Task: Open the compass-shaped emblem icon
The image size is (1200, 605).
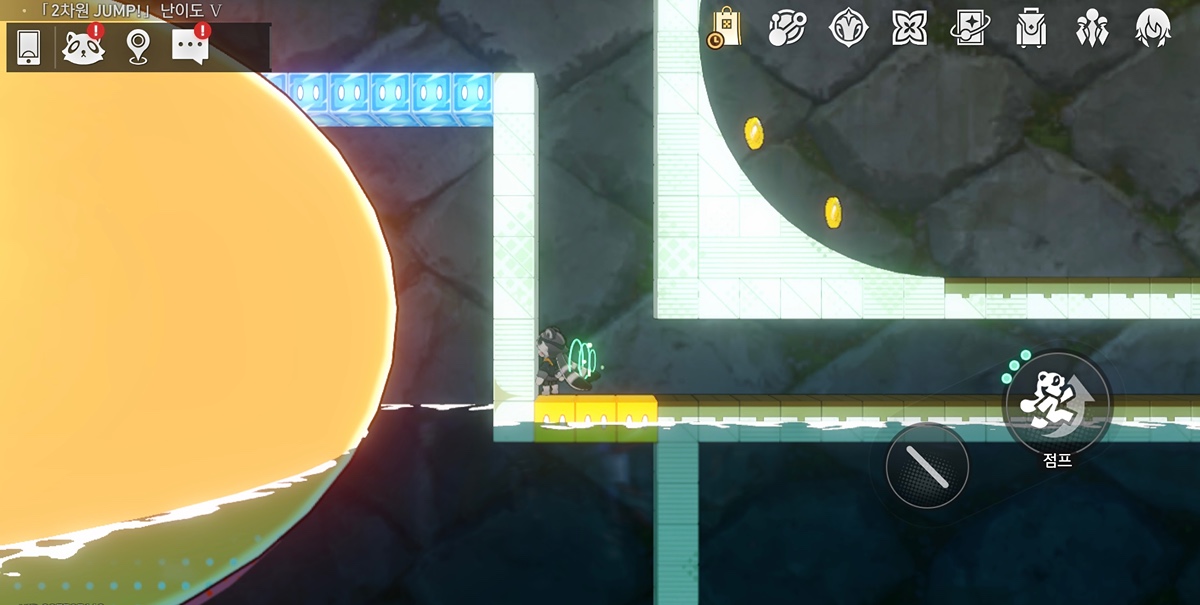Action: [848, 27]
